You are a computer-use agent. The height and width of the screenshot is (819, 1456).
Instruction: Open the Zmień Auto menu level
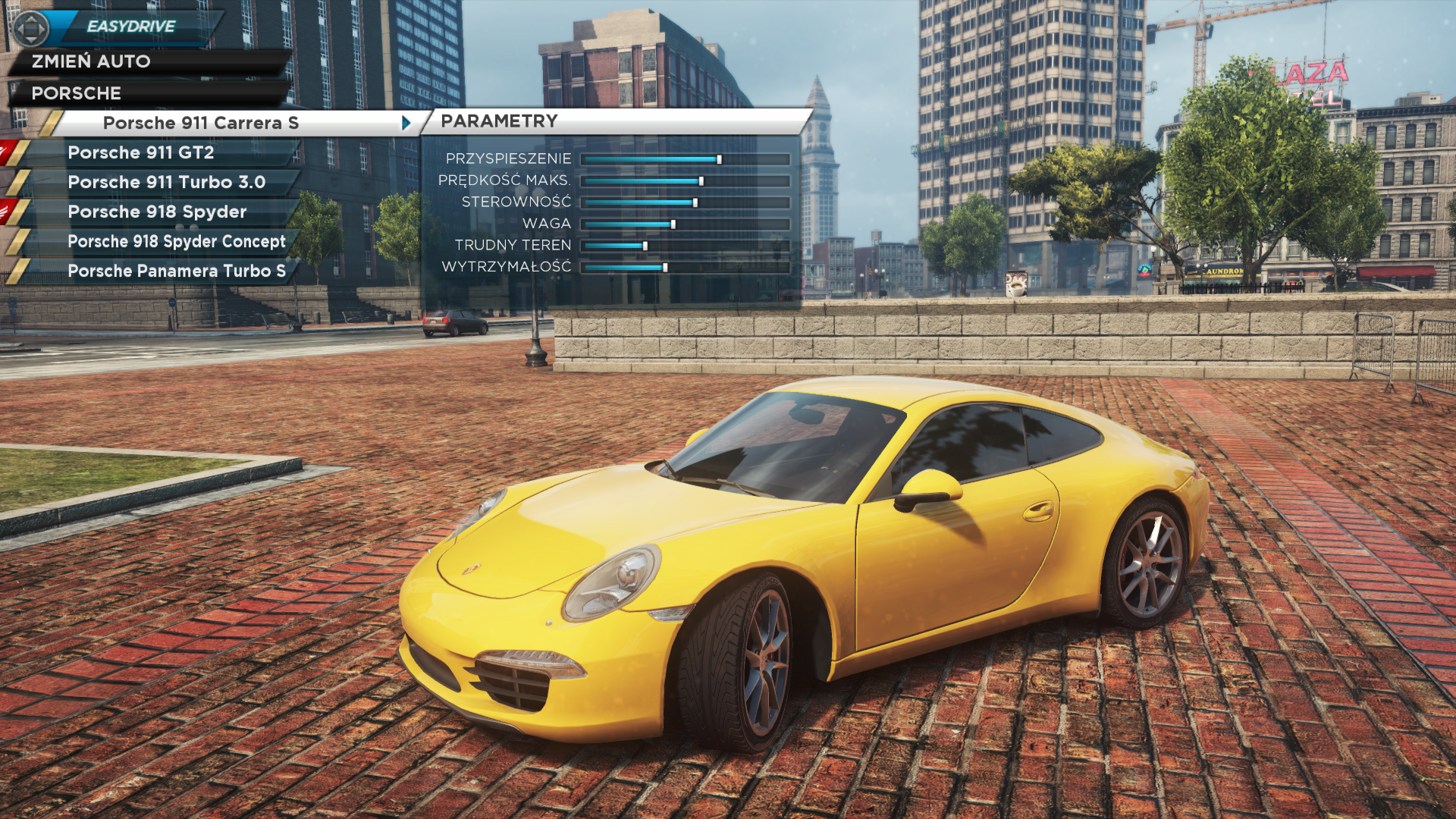(x=91, y=61)
